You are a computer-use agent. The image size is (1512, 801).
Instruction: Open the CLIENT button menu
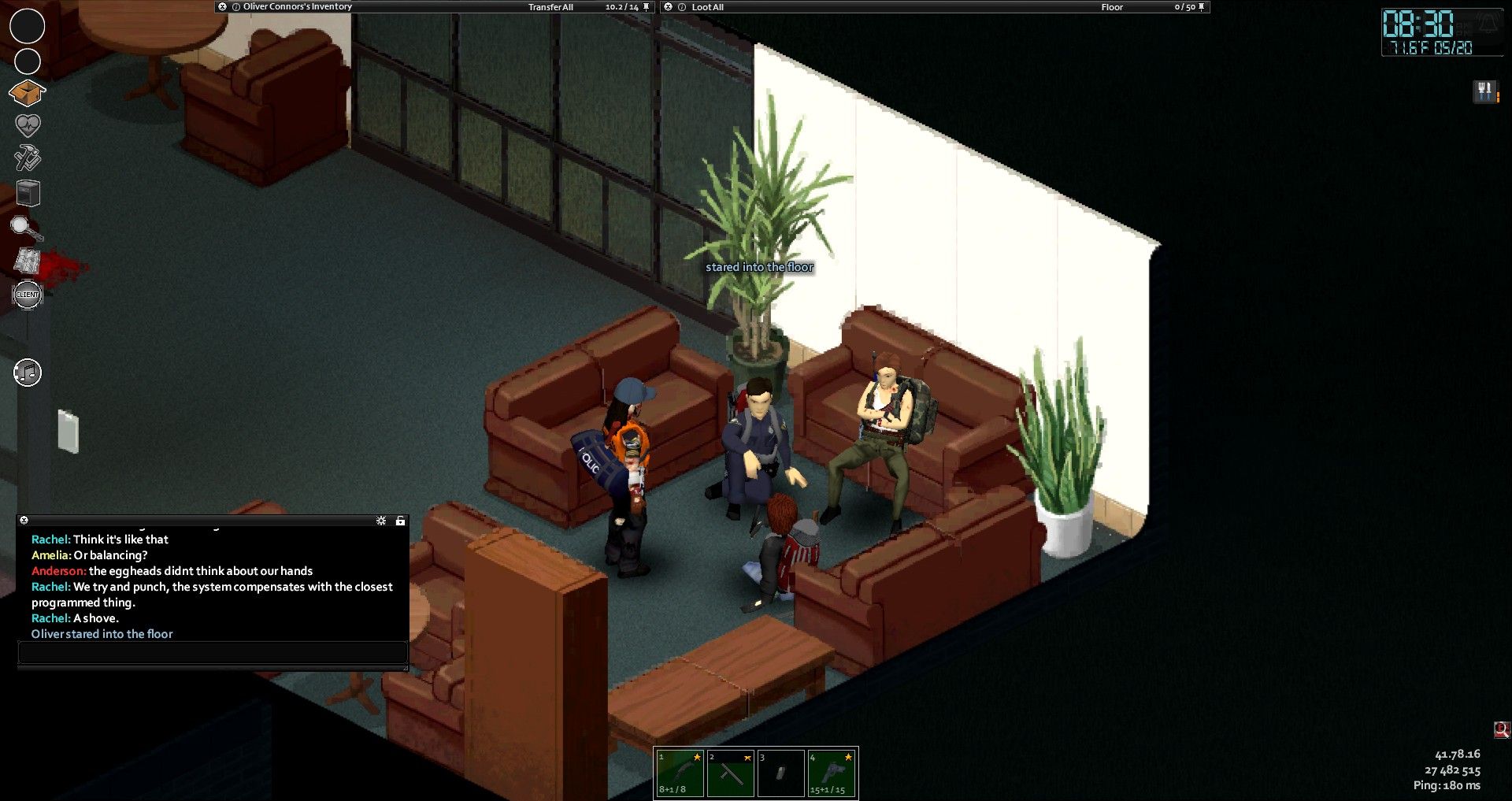click(x=28, y=295)
